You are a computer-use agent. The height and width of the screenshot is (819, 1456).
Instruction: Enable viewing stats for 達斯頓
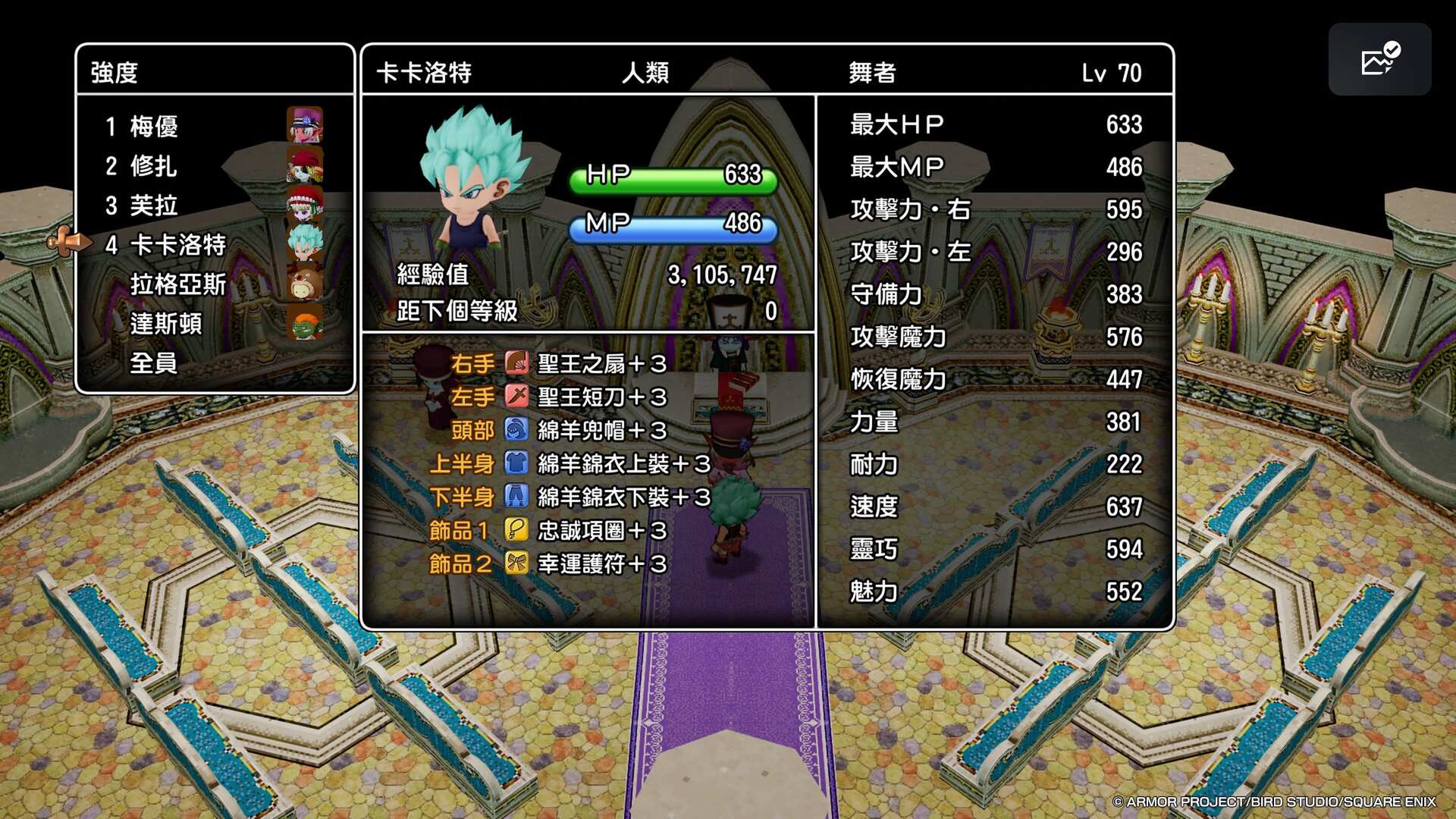coord(168,325)
